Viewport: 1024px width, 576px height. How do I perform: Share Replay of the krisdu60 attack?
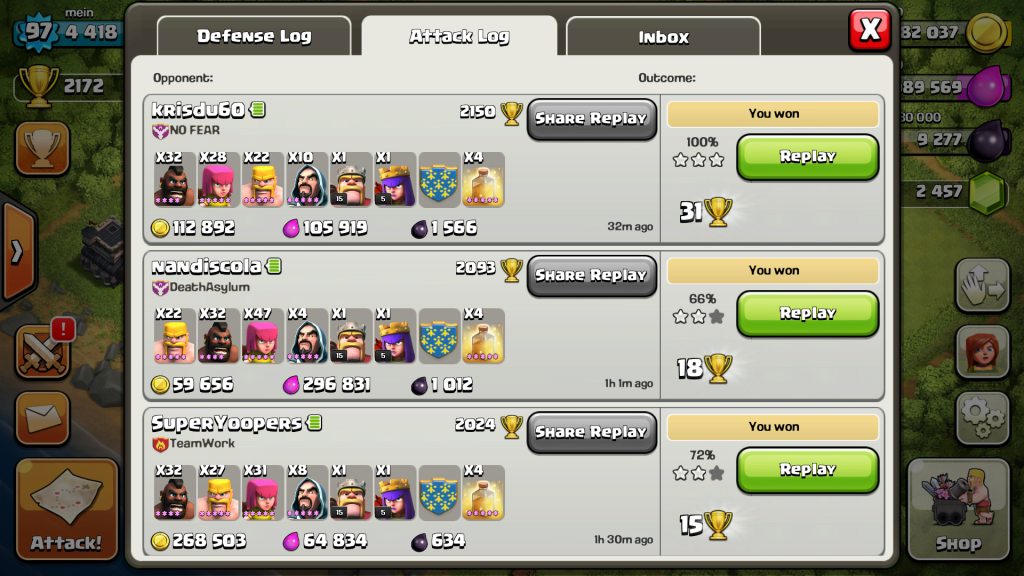point(591,118)
